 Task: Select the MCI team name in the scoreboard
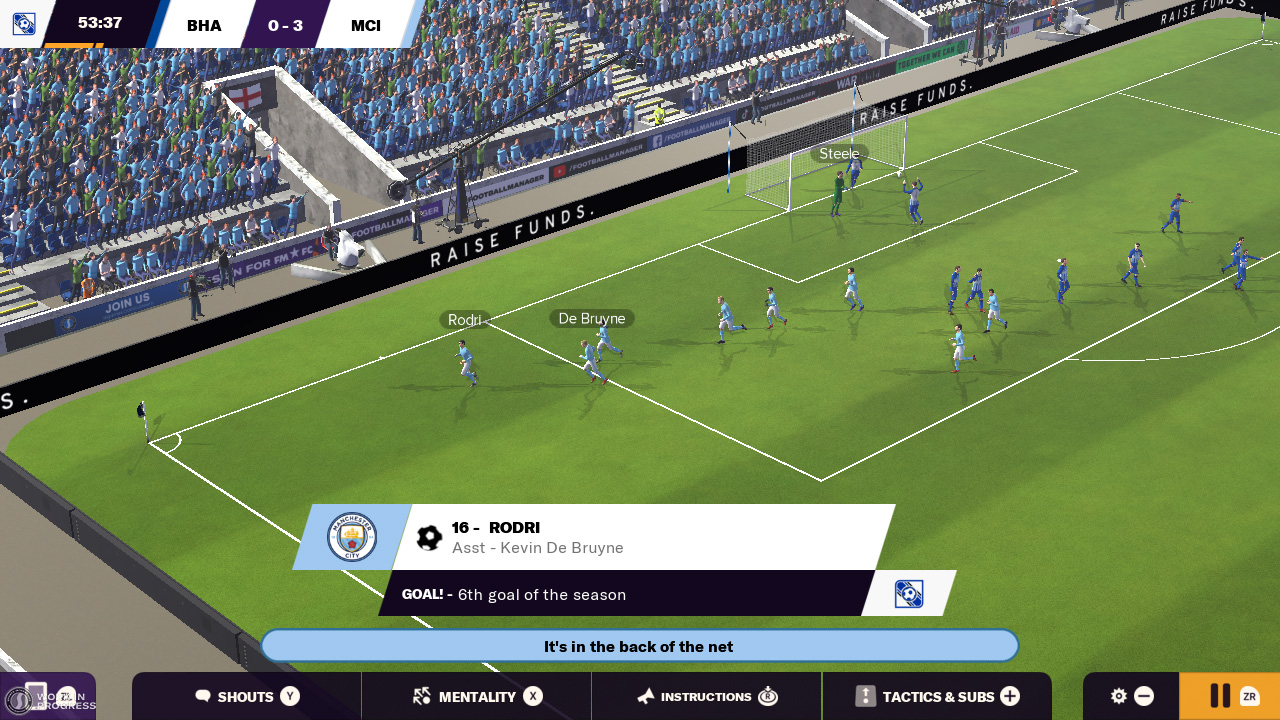(x=365, y=25)
